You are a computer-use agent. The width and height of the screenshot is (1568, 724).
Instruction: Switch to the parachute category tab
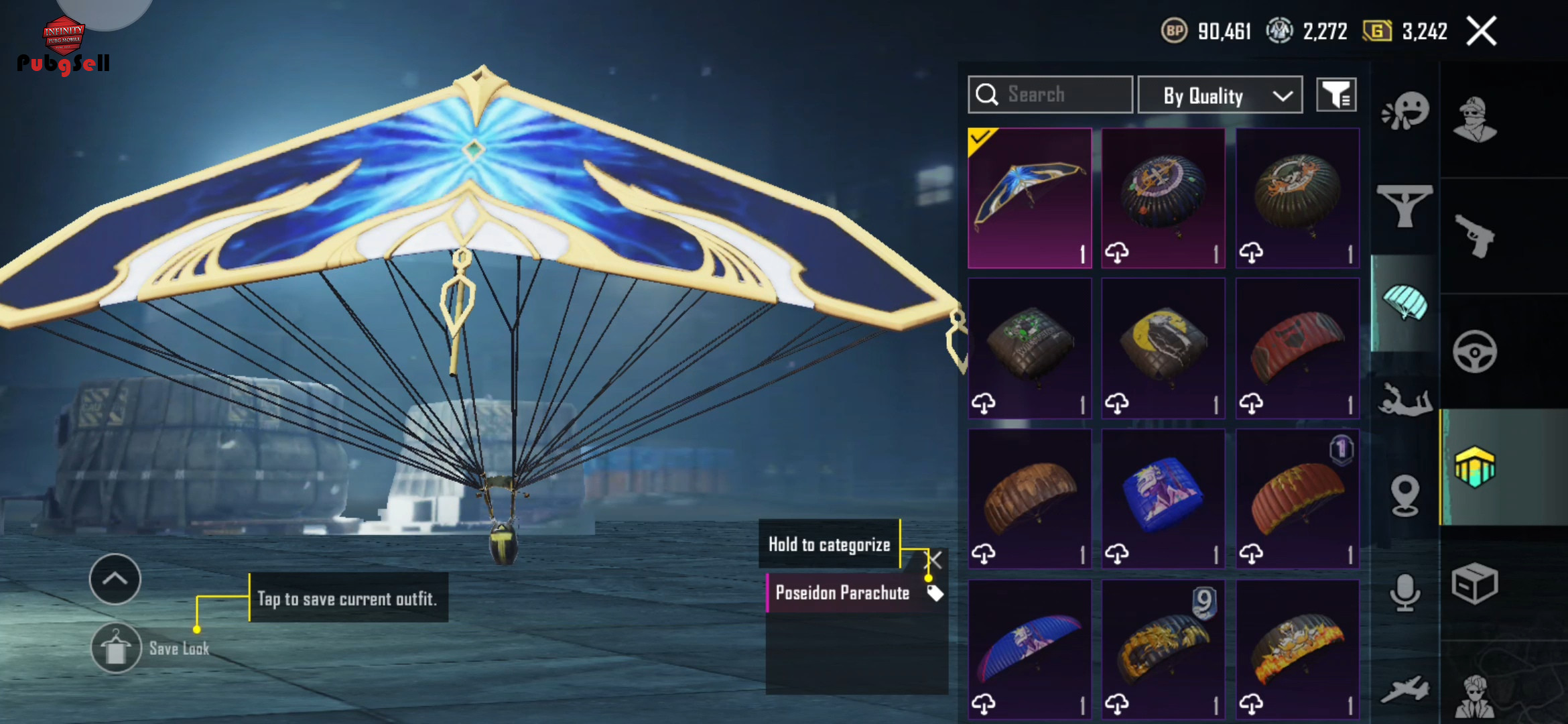pyautogui.click(x=1404, y=303)
